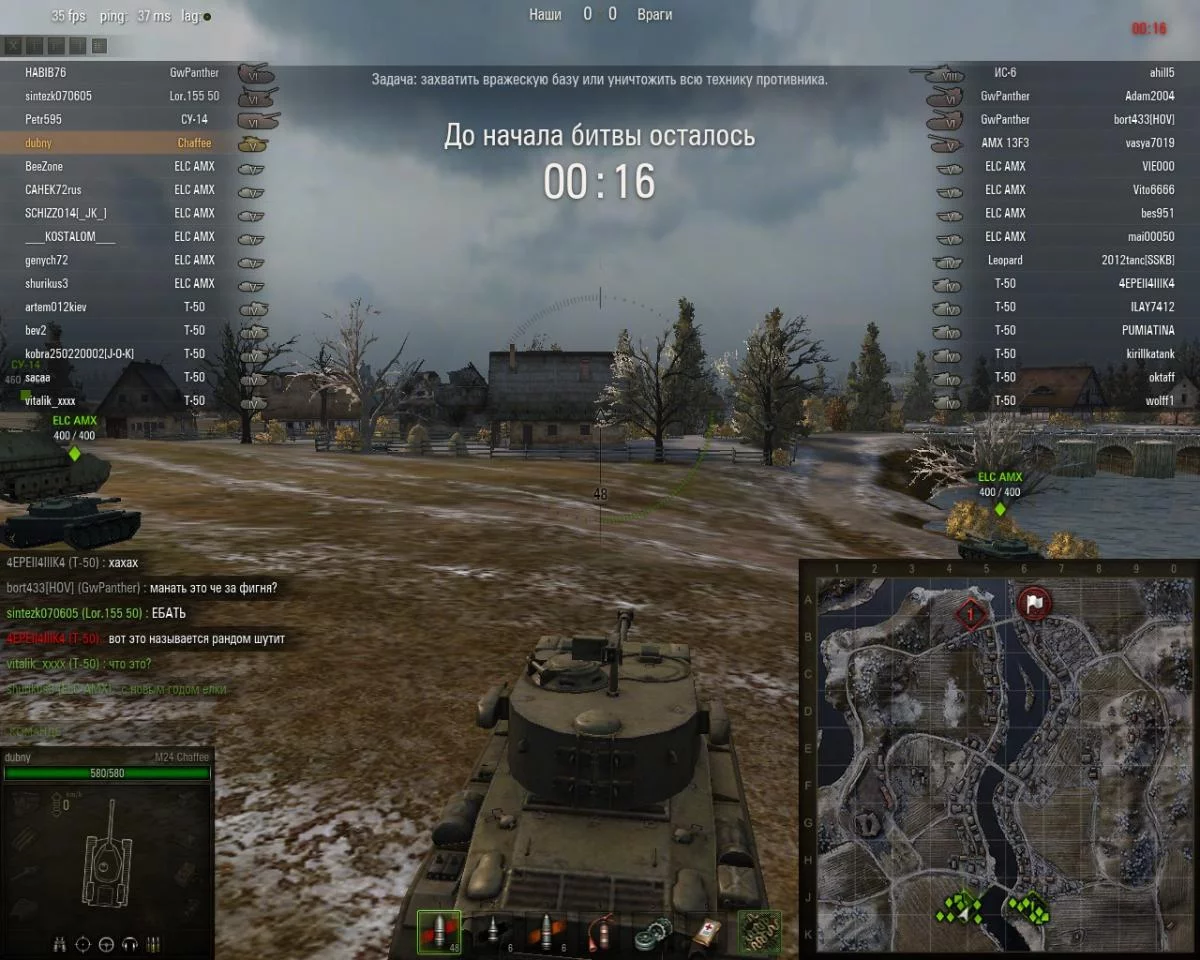Screen dimensions: 1200x960
Task: Hide the player list with the X button
Action: [13, 46]
